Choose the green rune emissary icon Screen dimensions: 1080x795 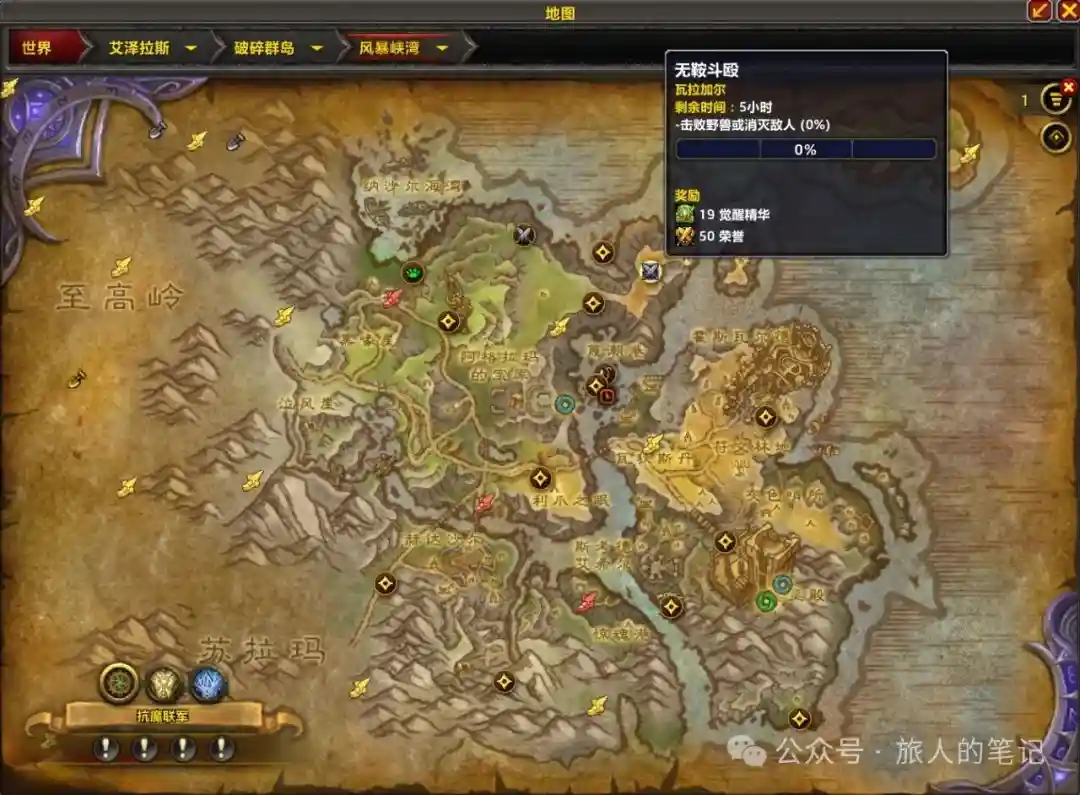(119, 684)
